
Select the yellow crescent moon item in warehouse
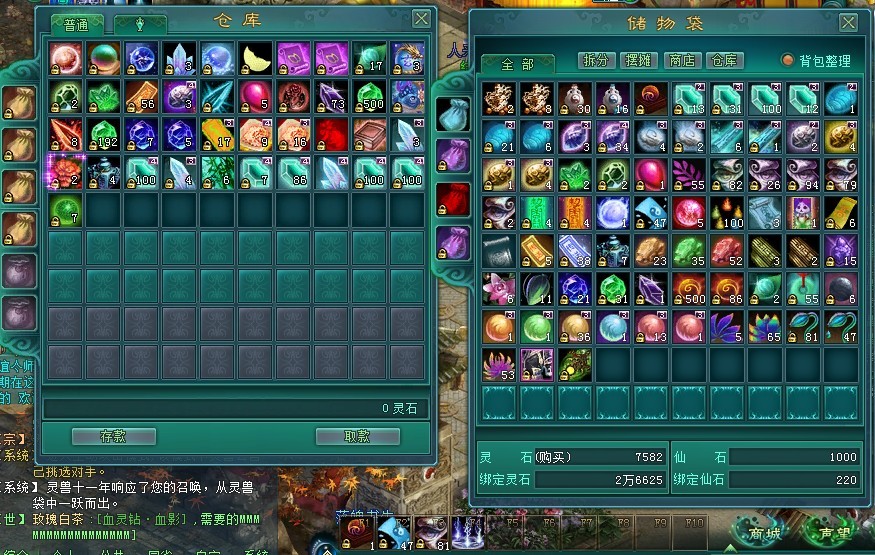click(x=256, y=59)
